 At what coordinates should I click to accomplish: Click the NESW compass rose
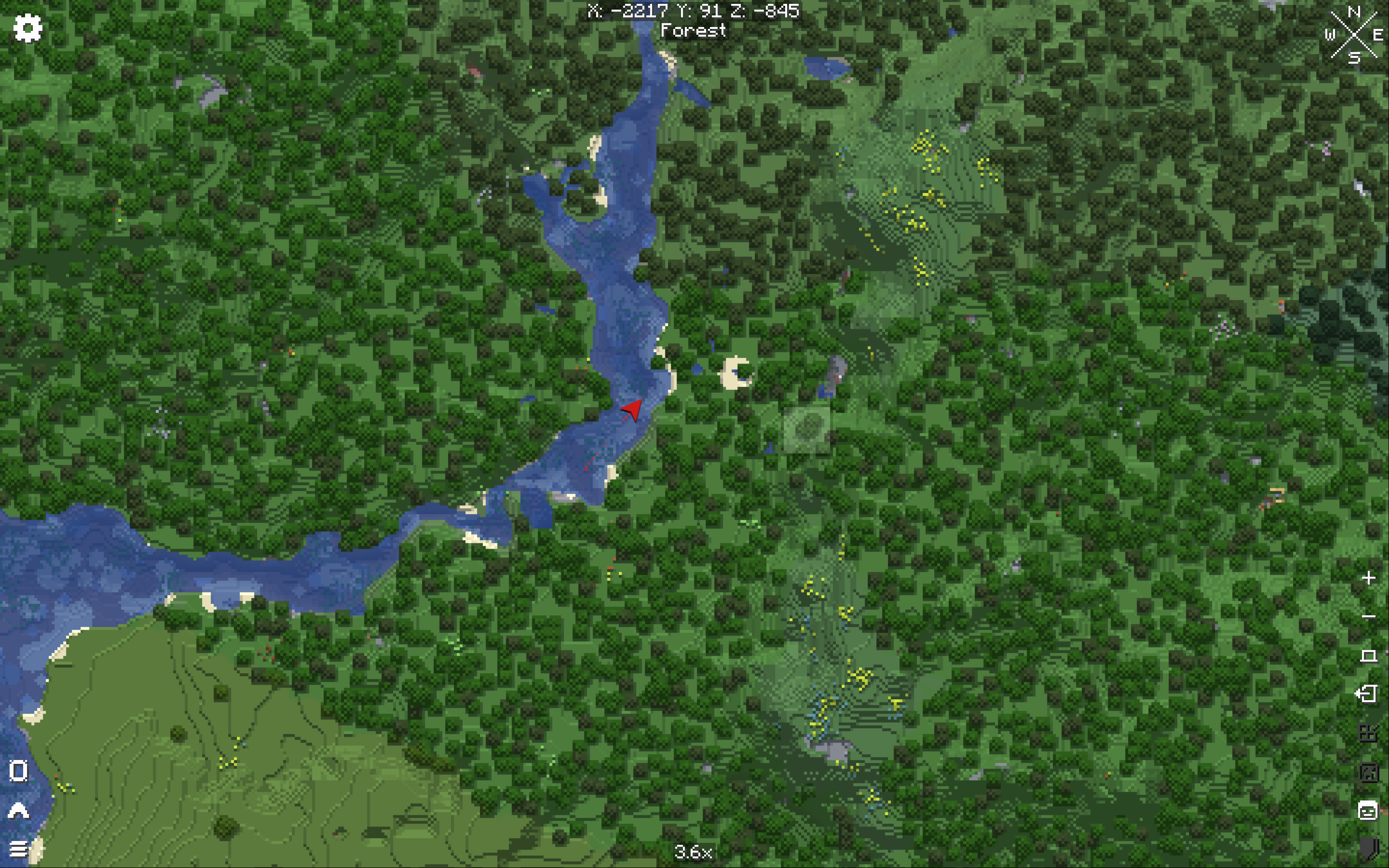tap(1354, 34)
